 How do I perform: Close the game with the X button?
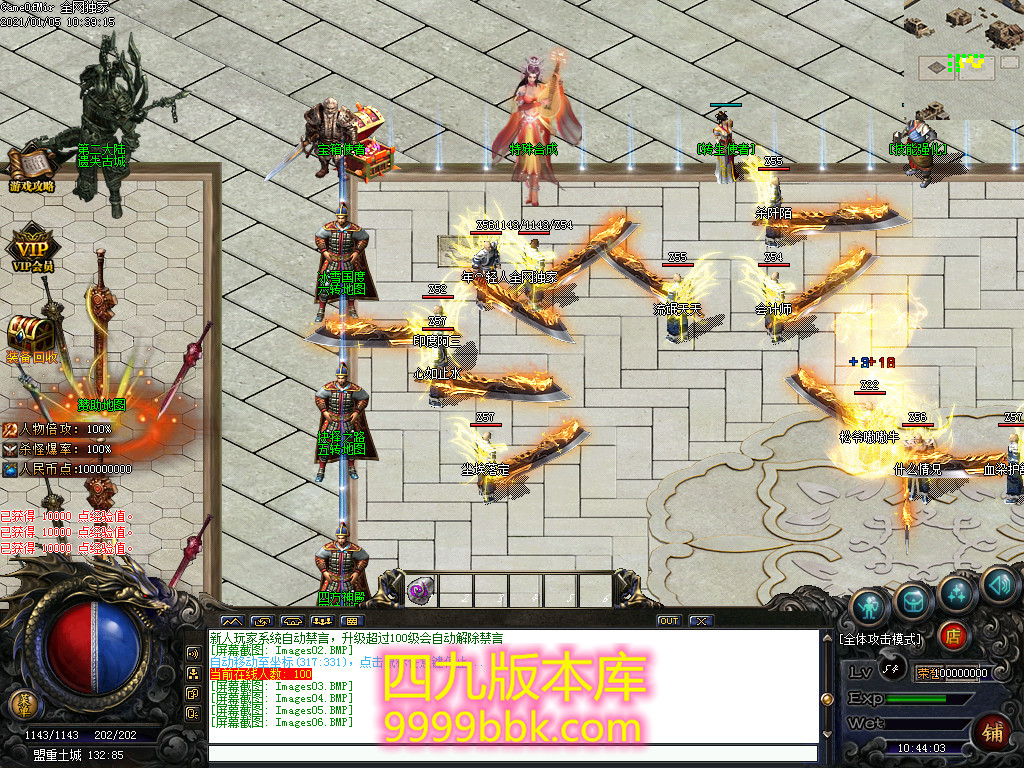tap(701, 621)
